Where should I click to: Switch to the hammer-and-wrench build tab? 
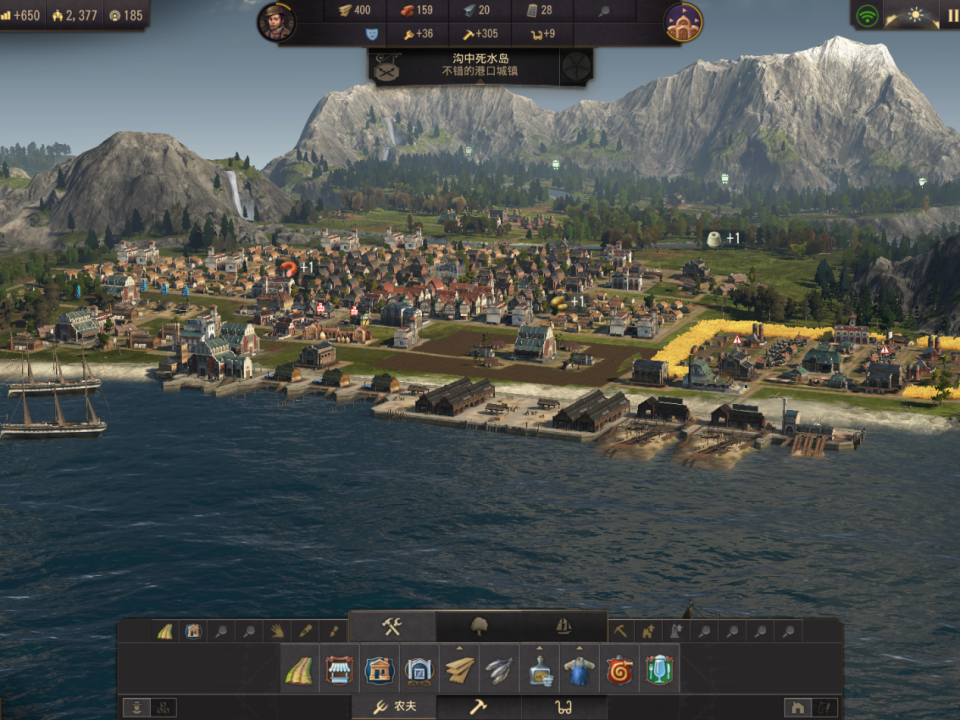coord(392,627)
